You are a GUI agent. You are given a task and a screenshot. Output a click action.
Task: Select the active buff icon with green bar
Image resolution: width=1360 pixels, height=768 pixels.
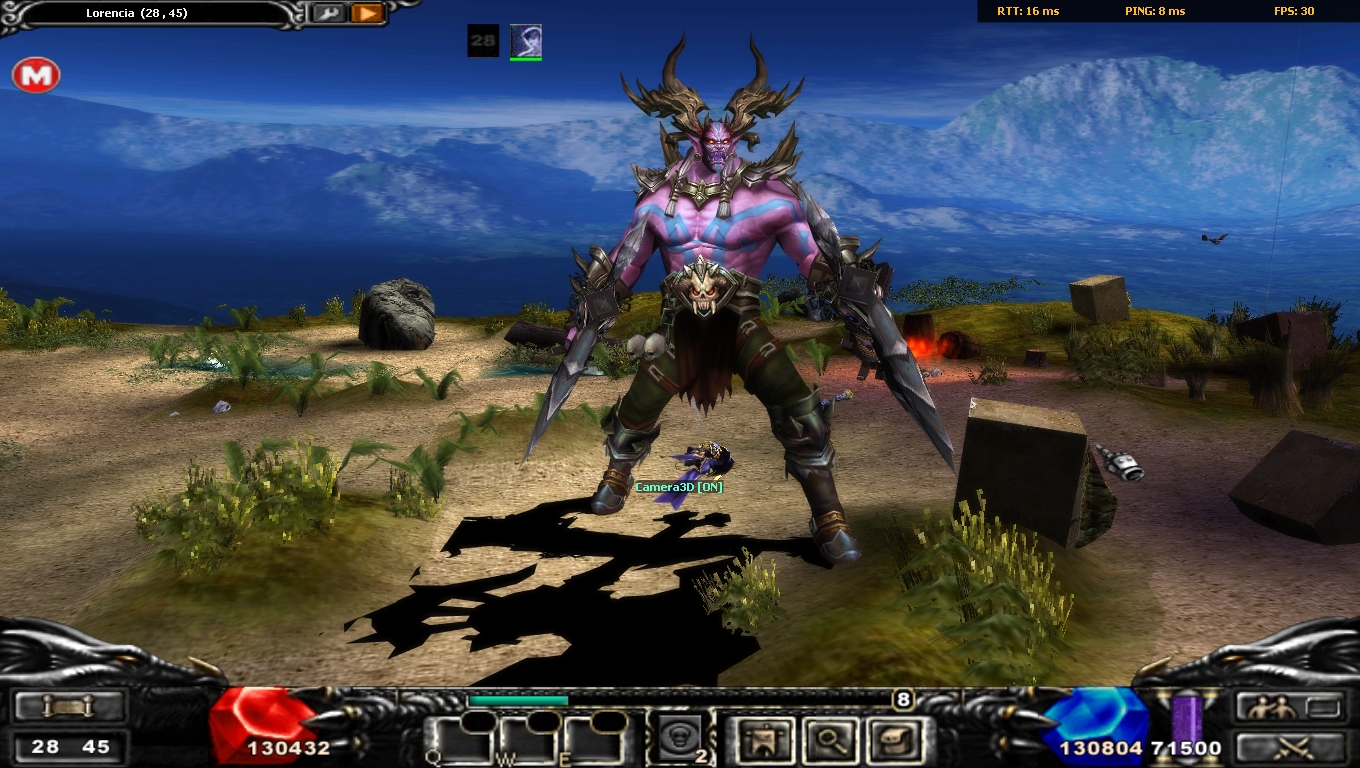[526, 41]
